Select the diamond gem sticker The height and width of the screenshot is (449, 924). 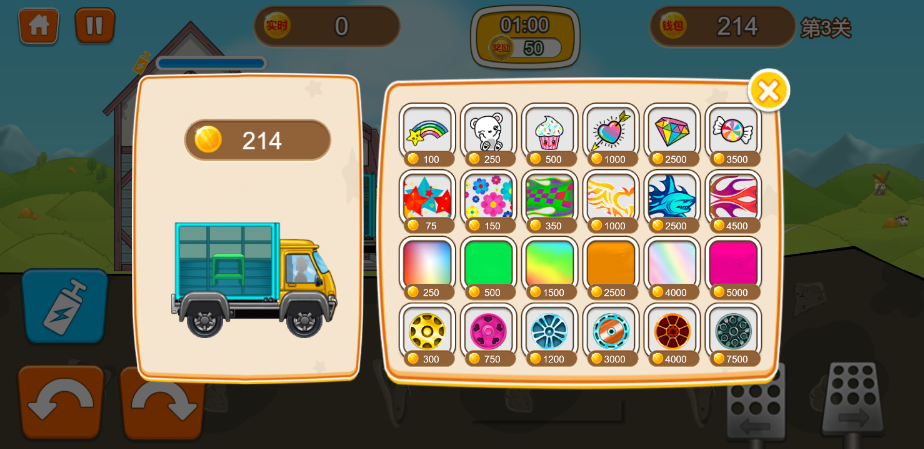point(672,131)
